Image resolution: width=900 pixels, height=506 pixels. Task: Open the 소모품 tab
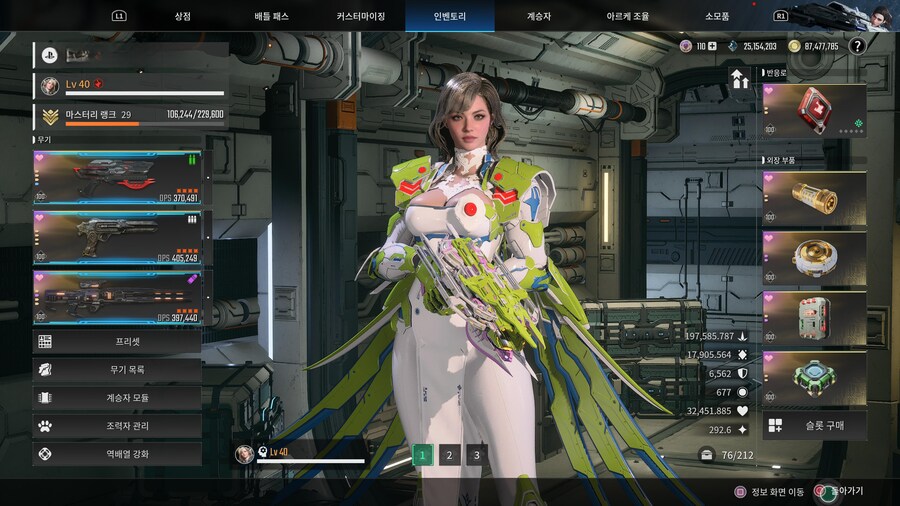pos(717,16)
